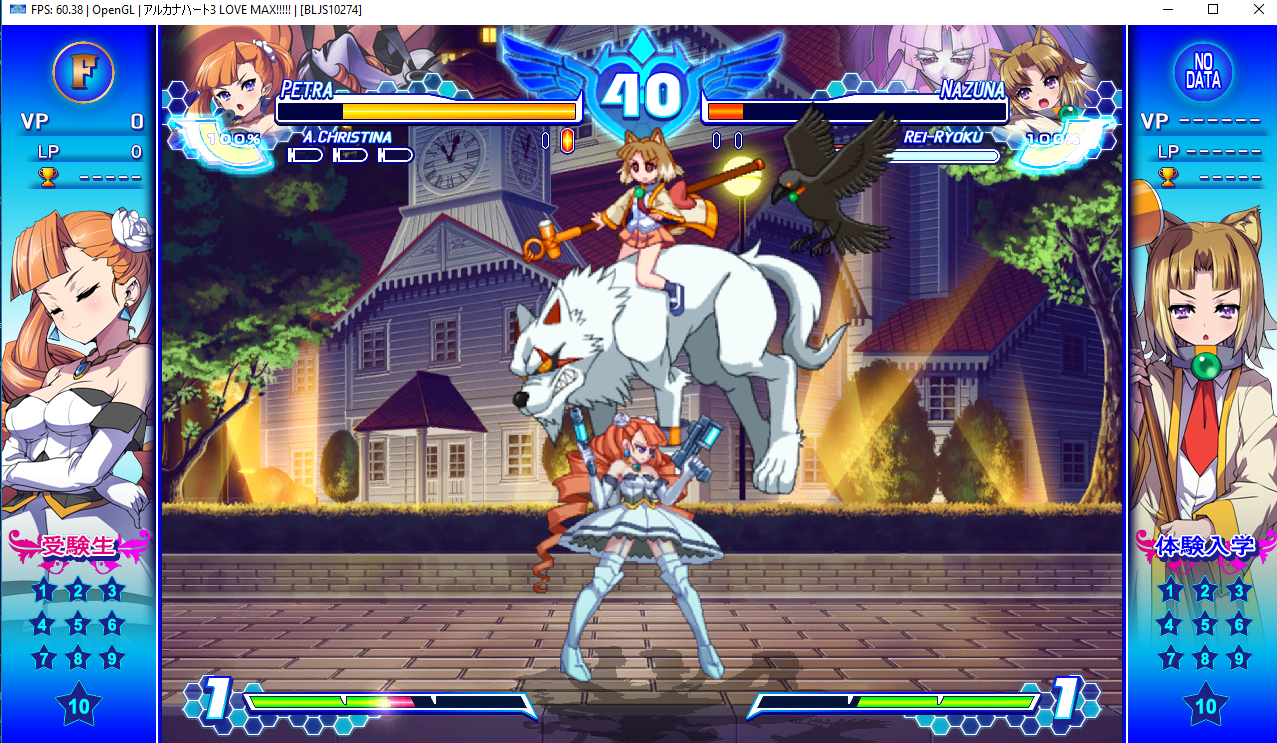Click the 受験生 title banner

tap(79, 546)
